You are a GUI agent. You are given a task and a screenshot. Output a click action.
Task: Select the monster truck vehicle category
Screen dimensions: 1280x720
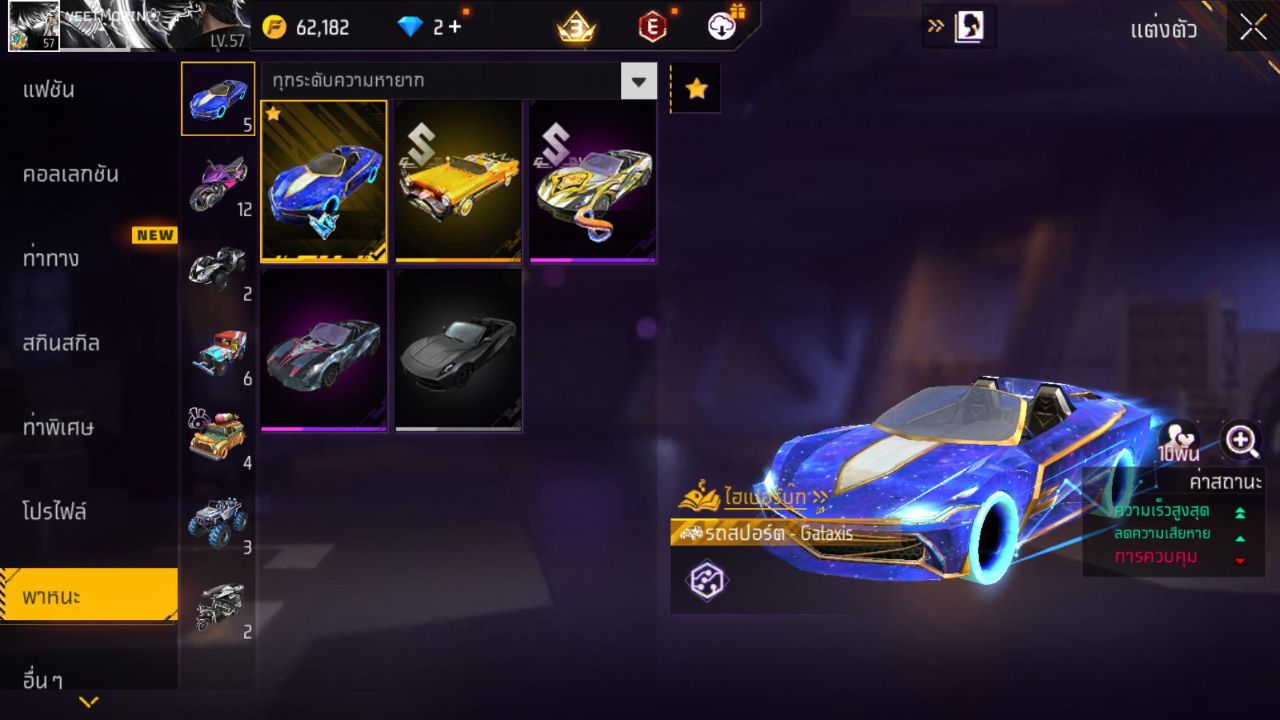click(x=218, y=520)
